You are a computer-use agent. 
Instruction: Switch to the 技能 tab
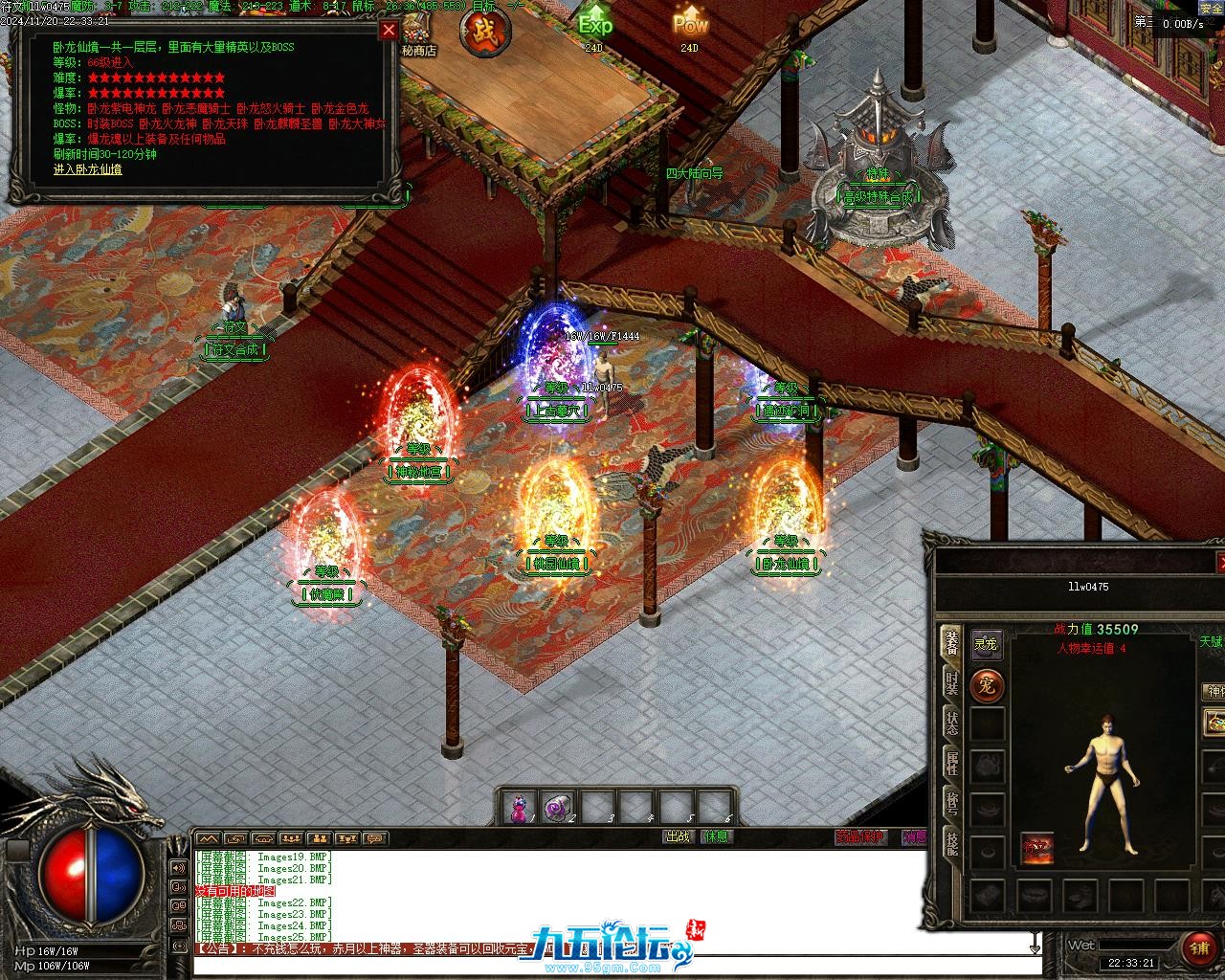coord(951,844)
